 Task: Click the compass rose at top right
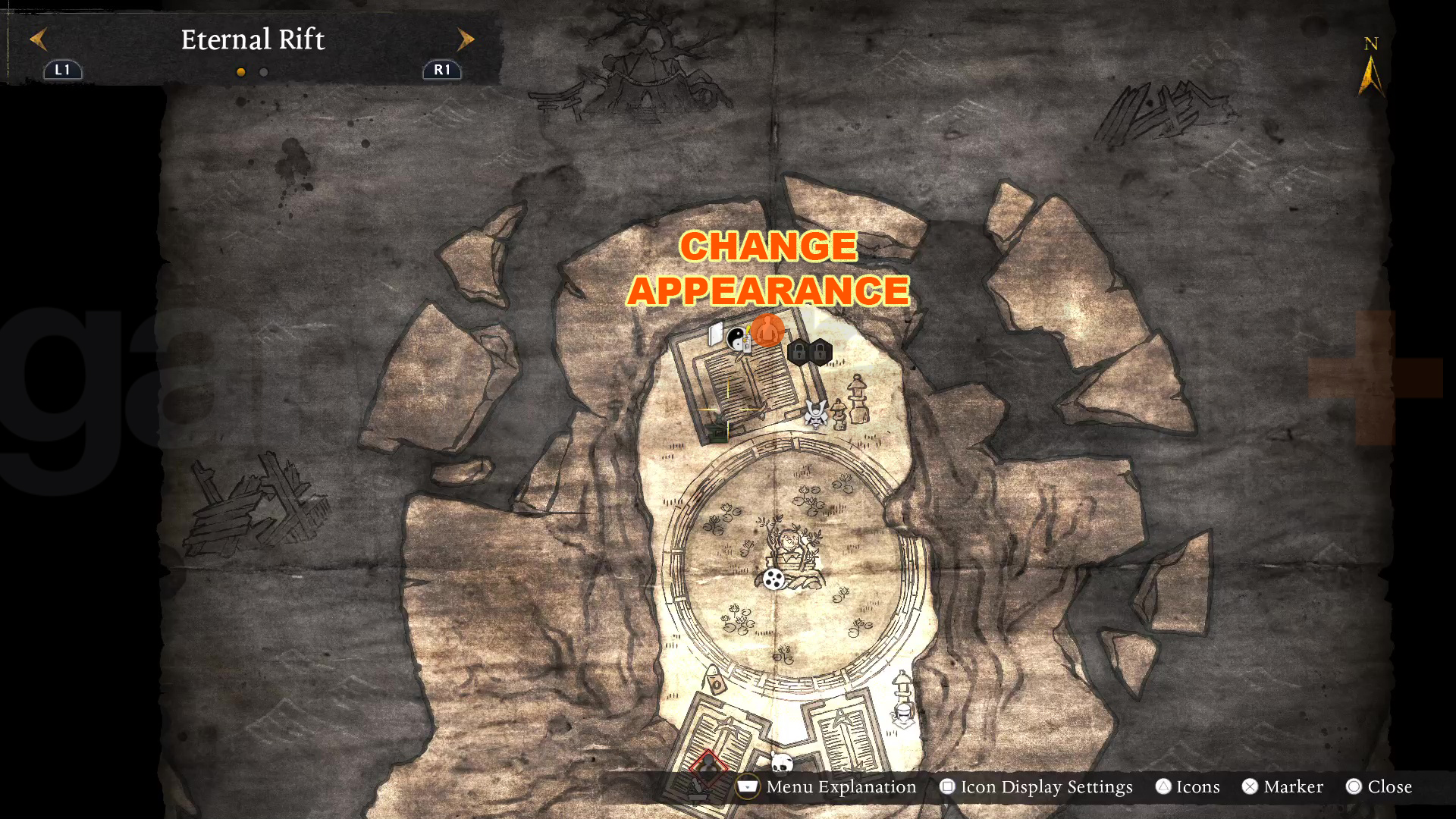pos(1370,68)
